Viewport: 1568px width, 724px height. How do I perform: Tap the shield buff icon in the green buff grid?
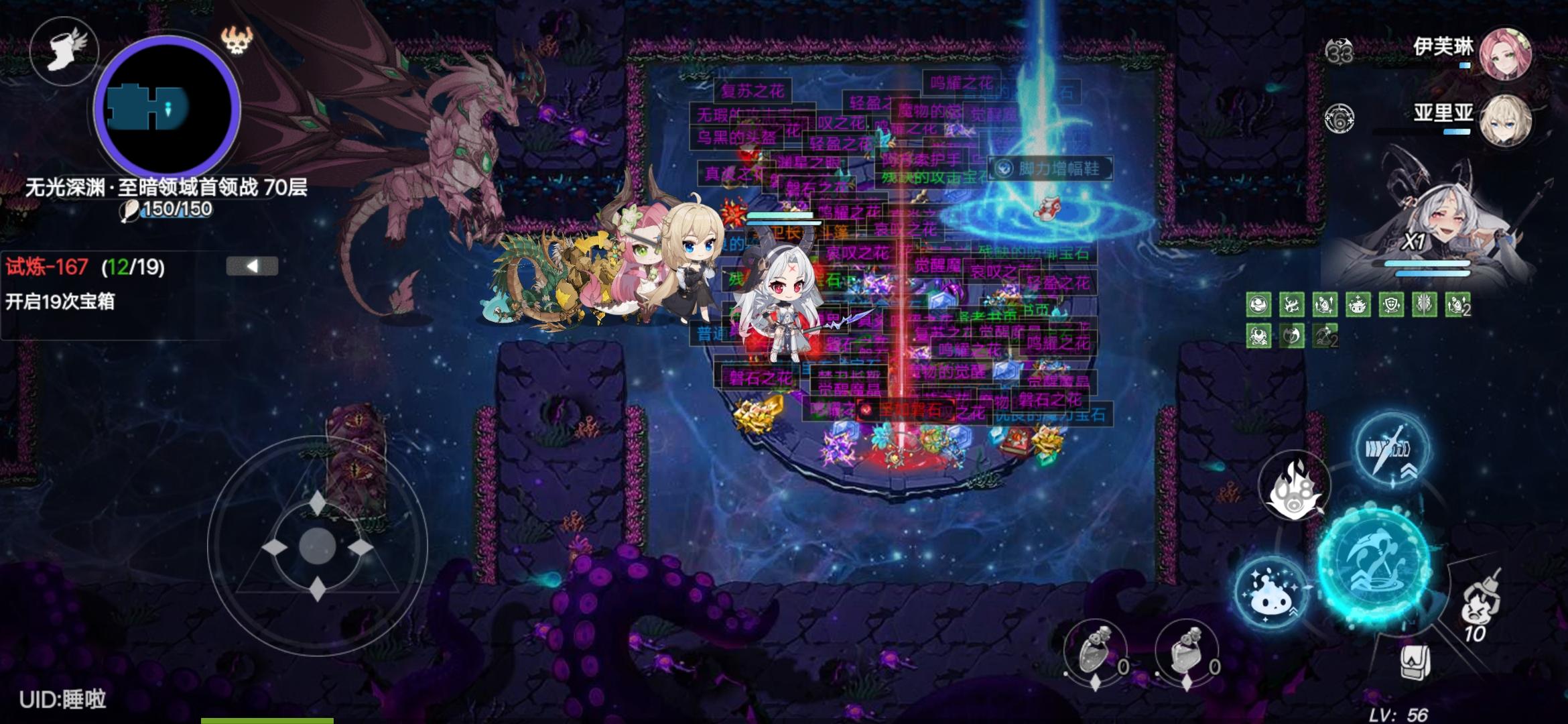[1392, 305]
